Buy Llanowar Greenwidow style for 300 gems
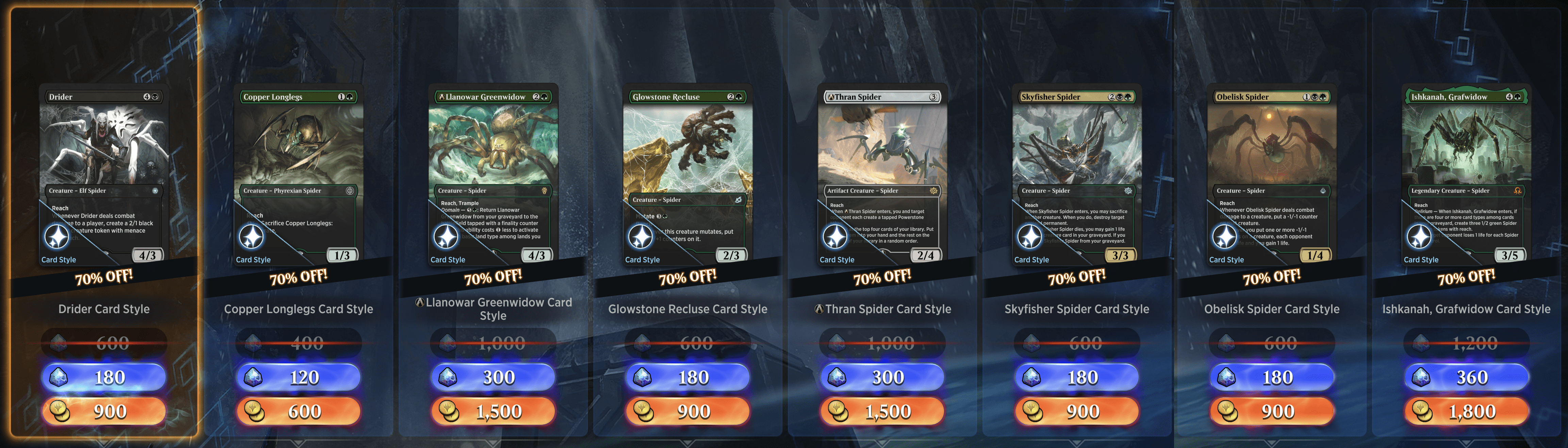 pos(493,378)
